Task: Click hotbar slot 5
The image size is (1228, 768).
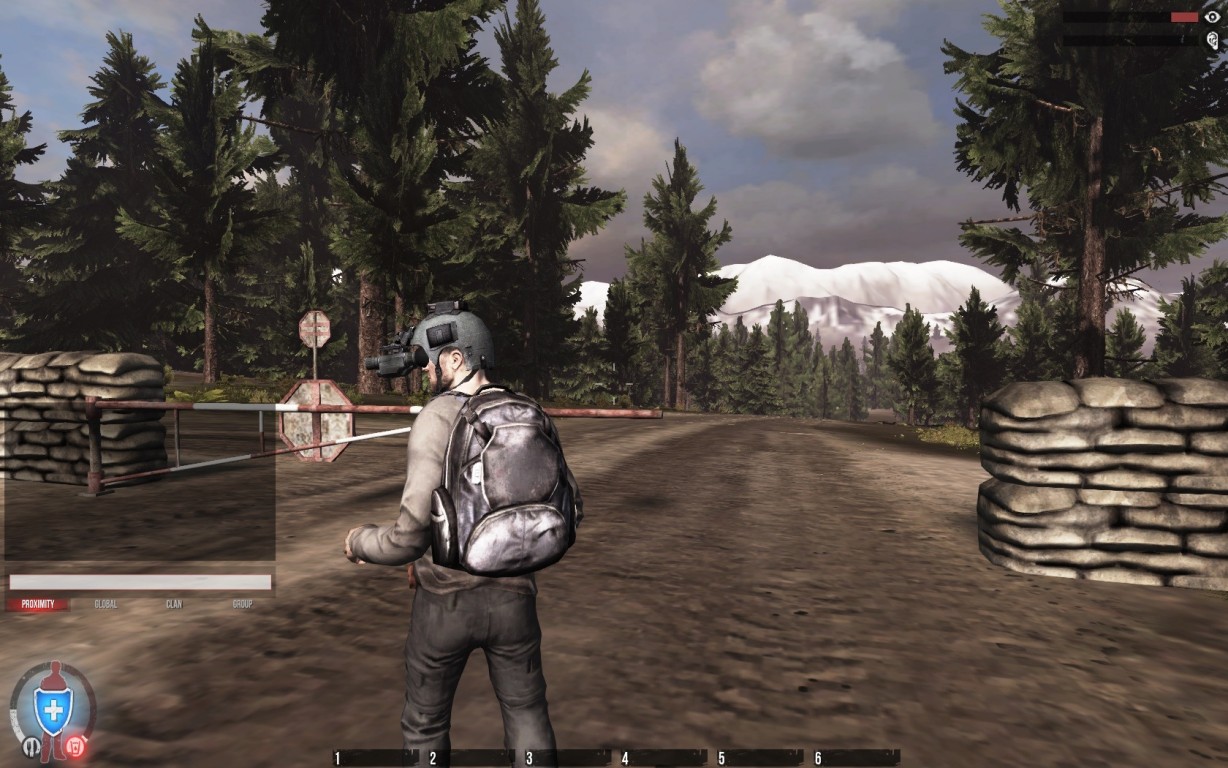Action: (x=759, y=758)
